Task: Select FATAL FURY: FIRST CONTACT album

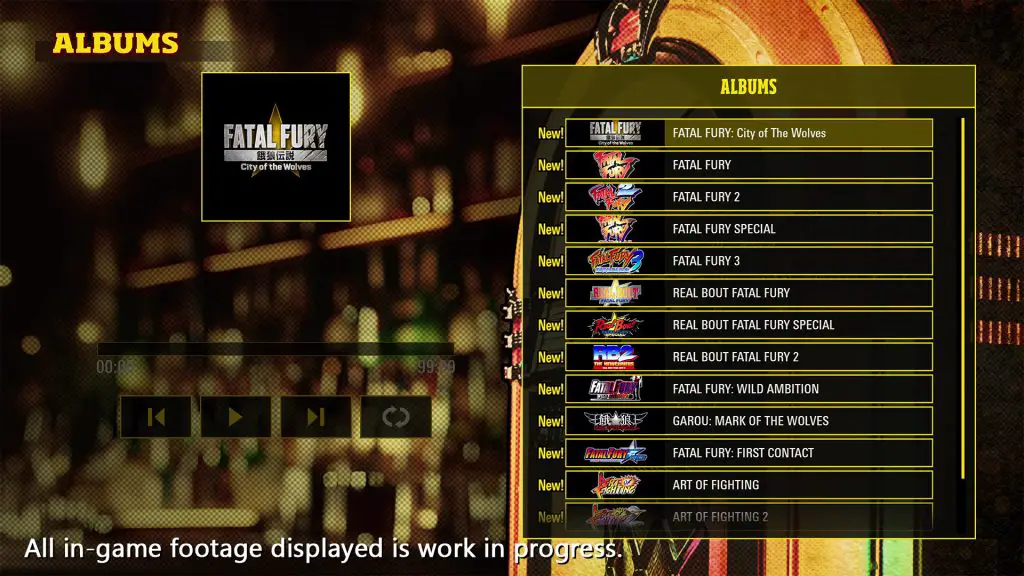Action: coord(748,453)
